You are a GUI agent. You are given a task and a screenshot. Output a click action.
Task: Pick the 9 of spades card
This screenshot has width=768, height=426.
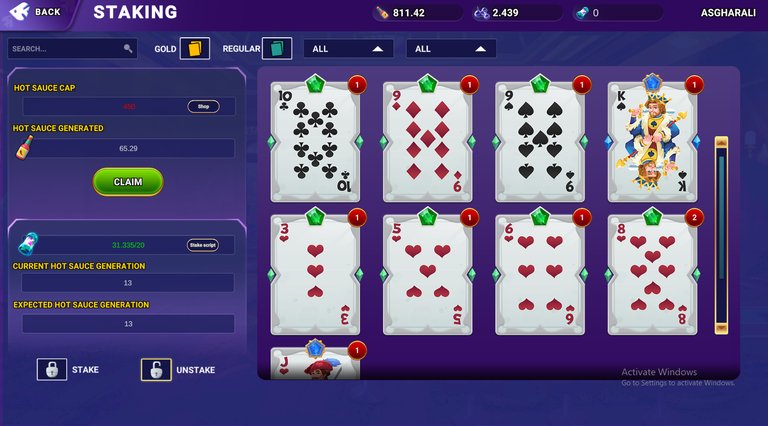coord(540,140)
